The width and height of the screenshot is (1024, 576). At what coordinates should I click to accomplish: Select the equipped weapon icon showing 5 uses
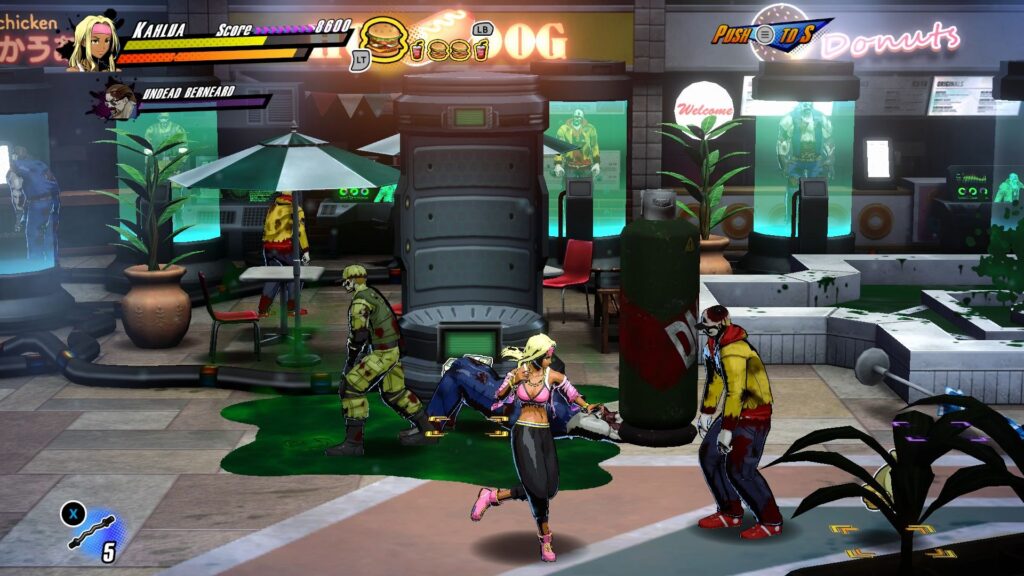tap(94, 530)
